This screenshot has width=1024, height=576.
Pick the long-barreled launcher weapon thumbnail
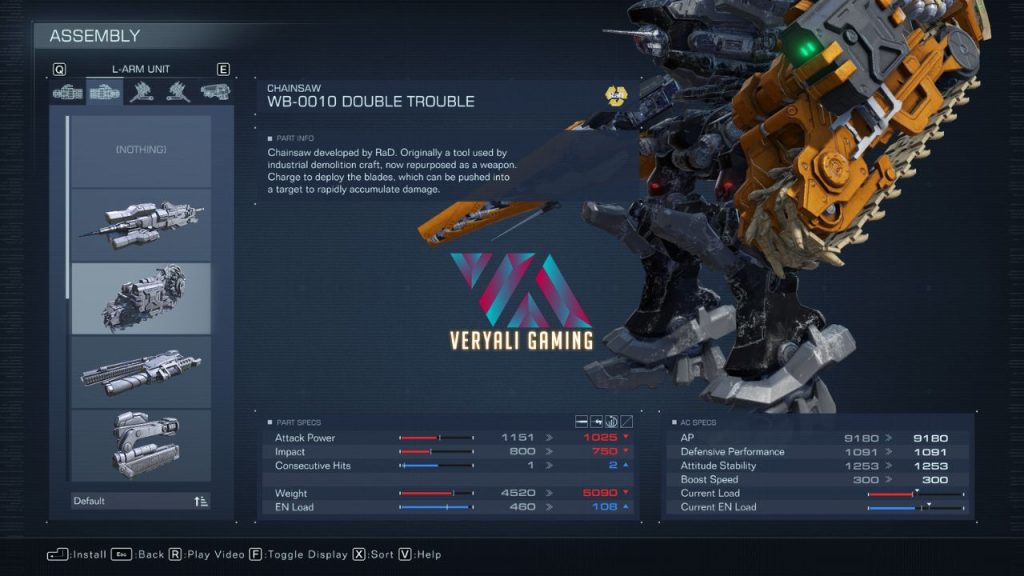[141, 371]
